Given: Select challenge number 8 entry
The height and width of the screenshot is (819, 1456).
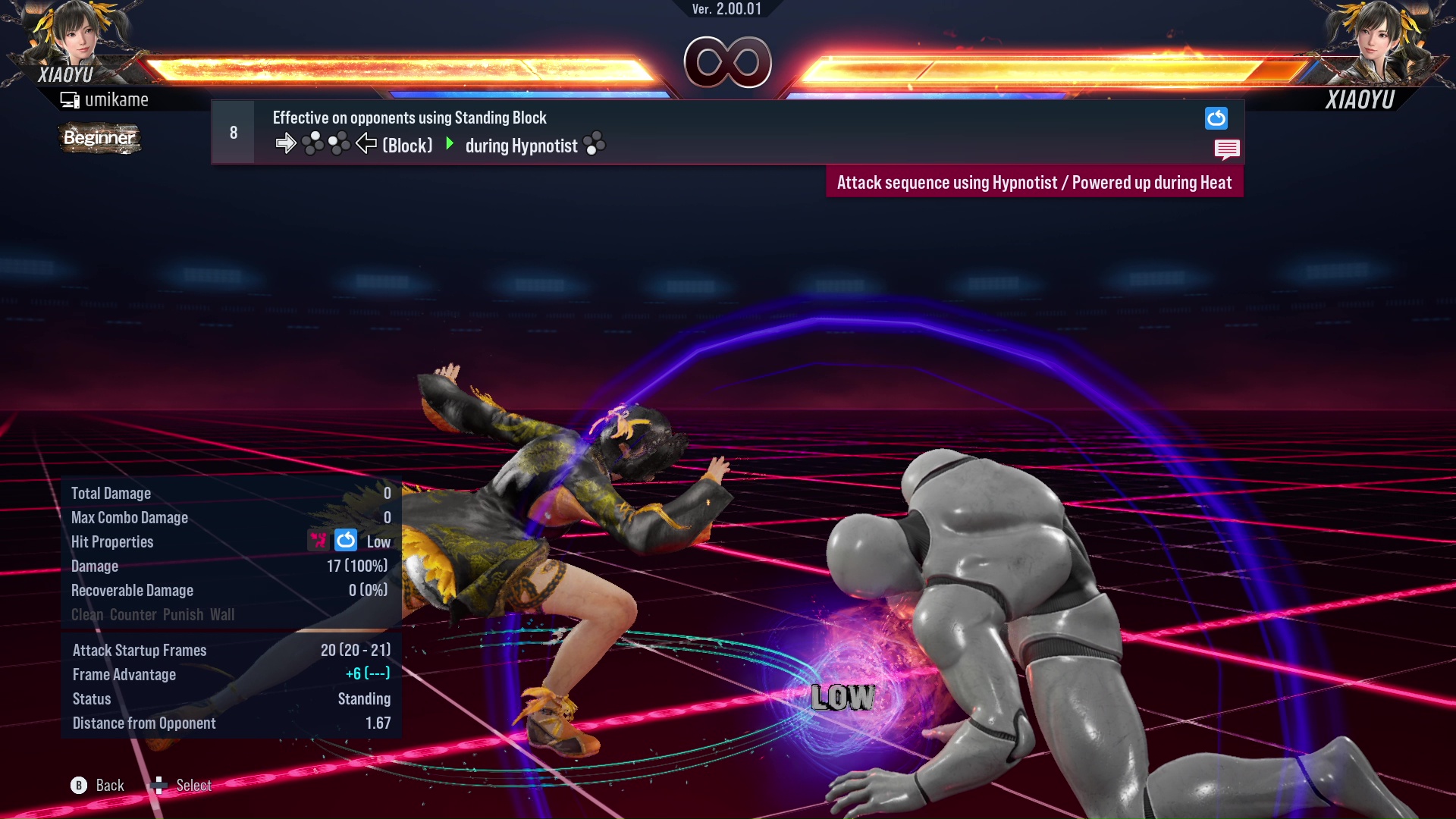Looking at the screenshot, I should 233,131.
